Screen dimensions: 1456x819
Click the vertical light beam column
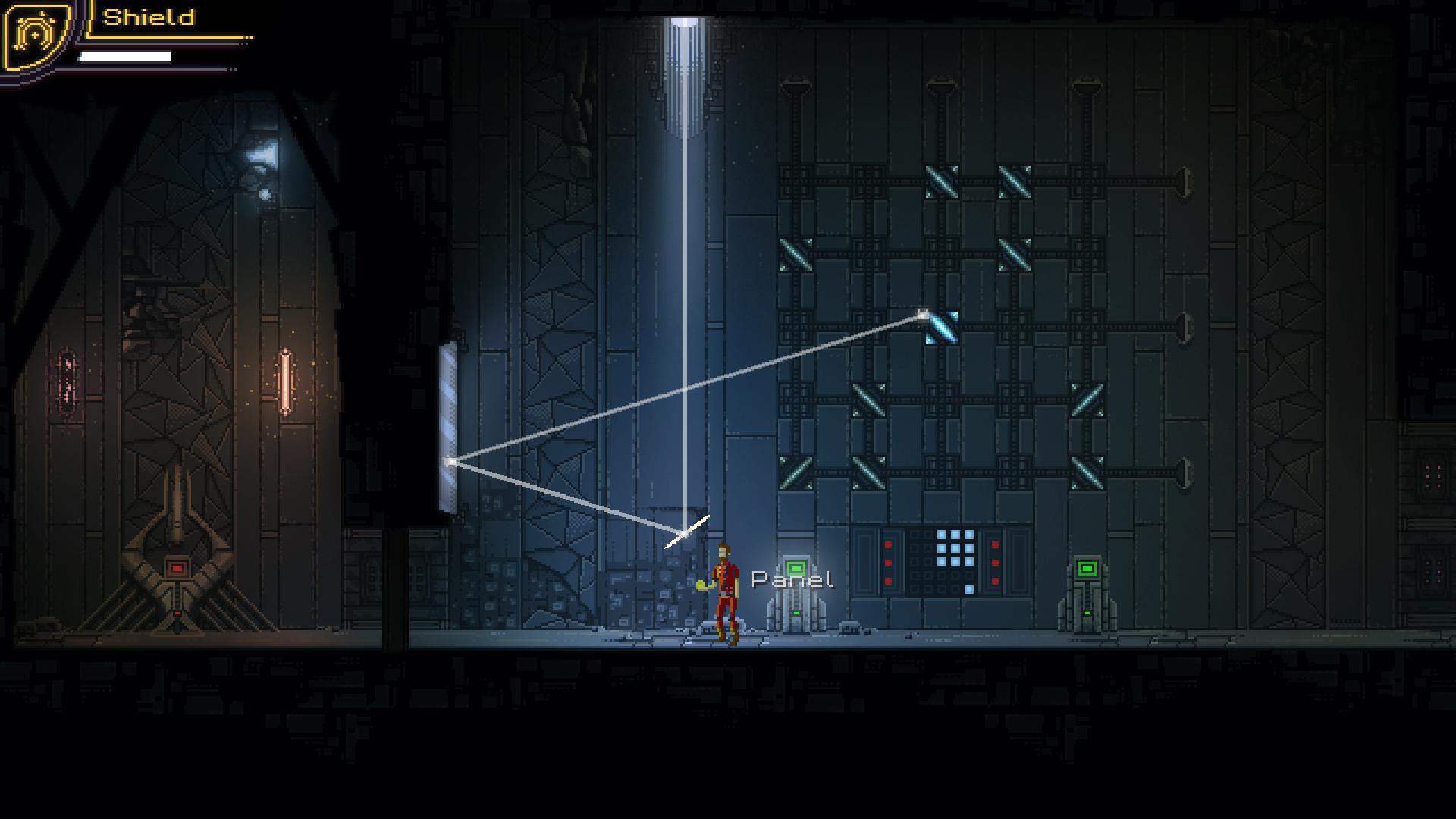pos(683,303)
